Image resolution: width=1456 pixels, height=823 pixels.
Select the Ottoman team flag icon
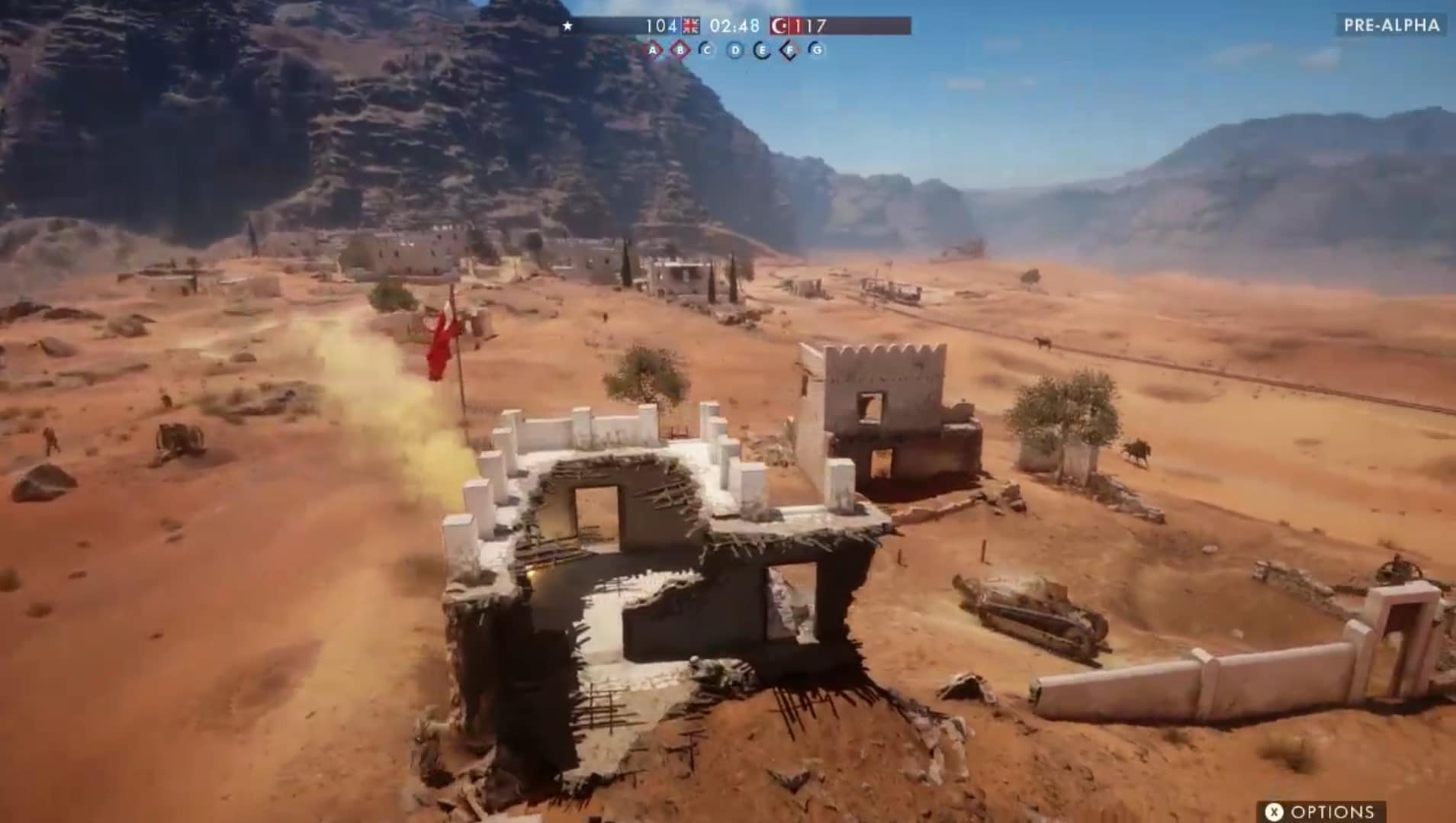(779, 26)
